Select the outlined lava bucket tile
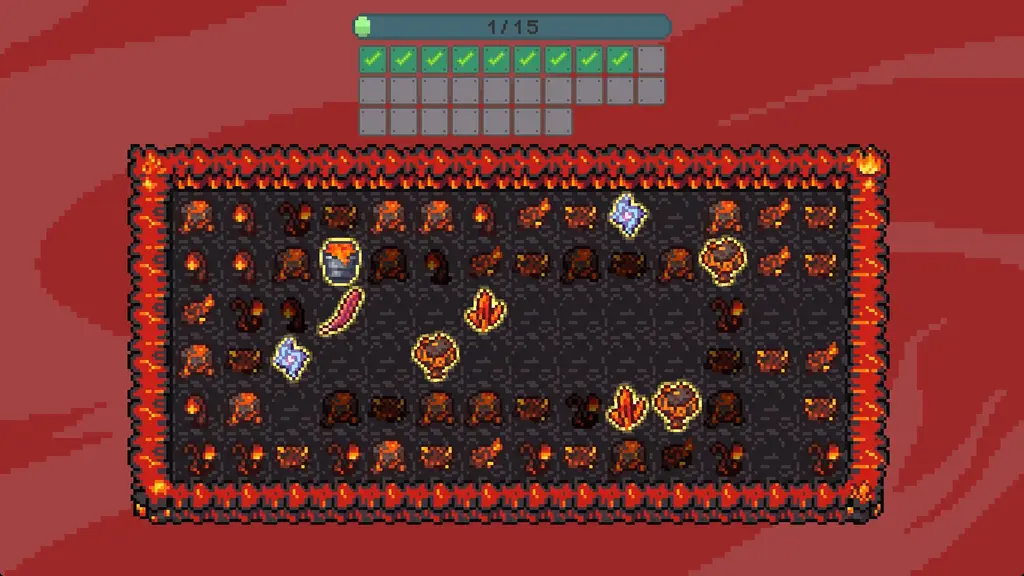This screenshot has width=1024, height=576. (340, 261)
